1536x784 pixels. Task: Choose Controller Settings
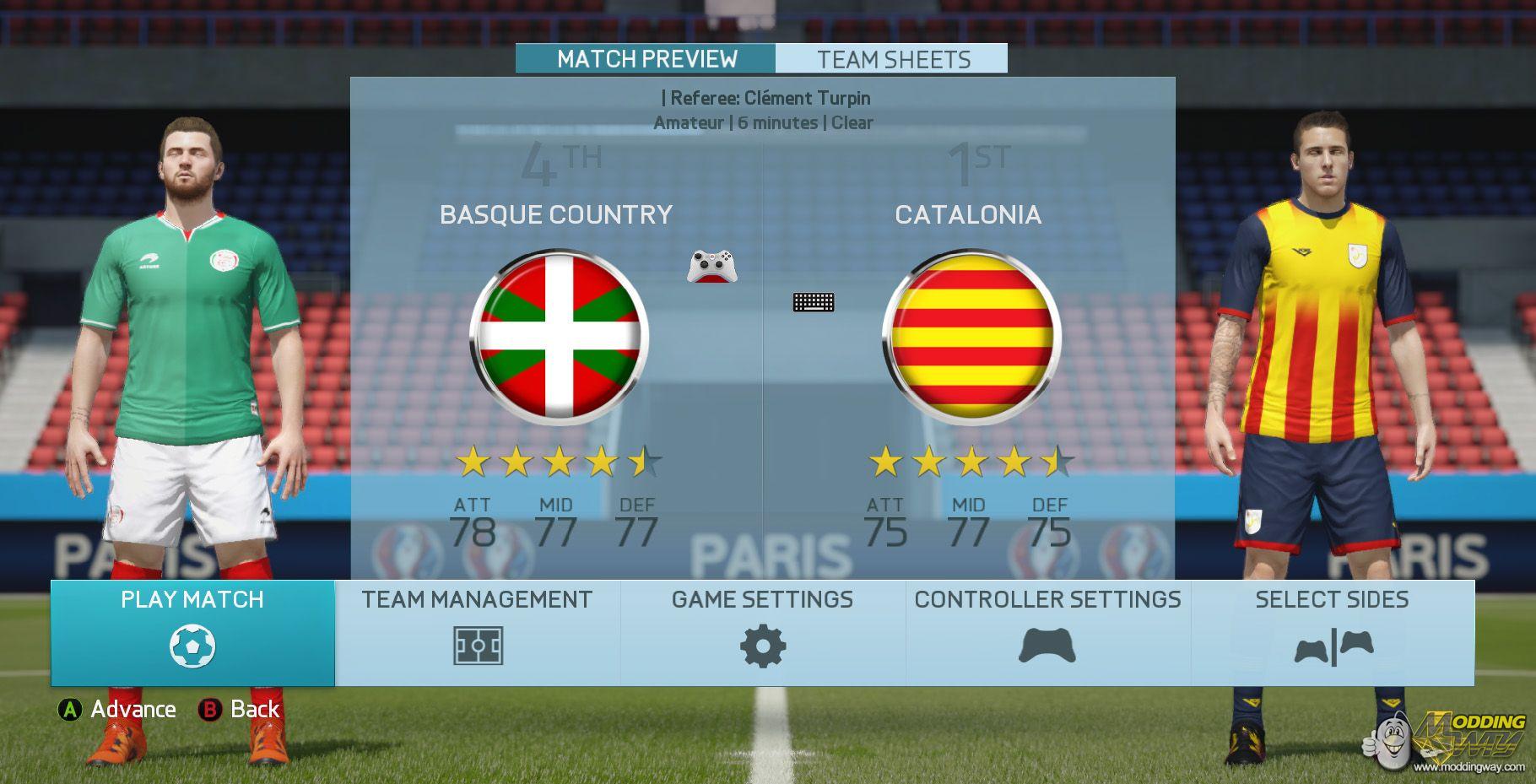(x=1047, y=633)
